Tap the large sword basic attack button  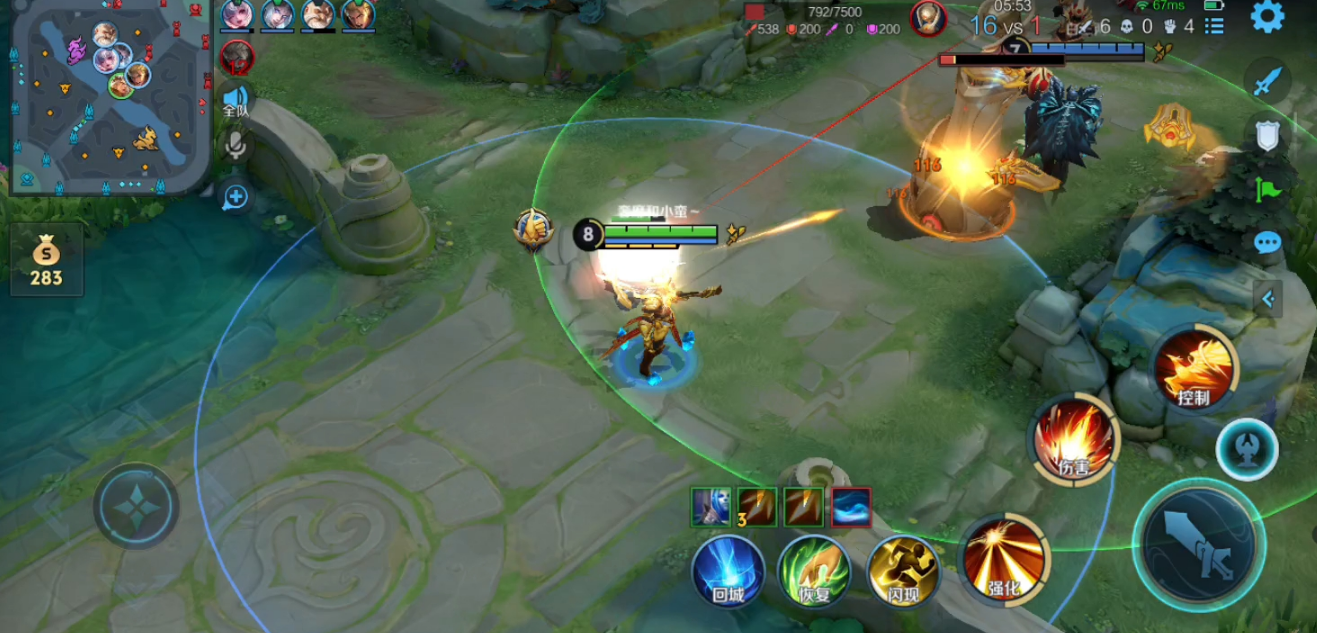coord(1199,543)
